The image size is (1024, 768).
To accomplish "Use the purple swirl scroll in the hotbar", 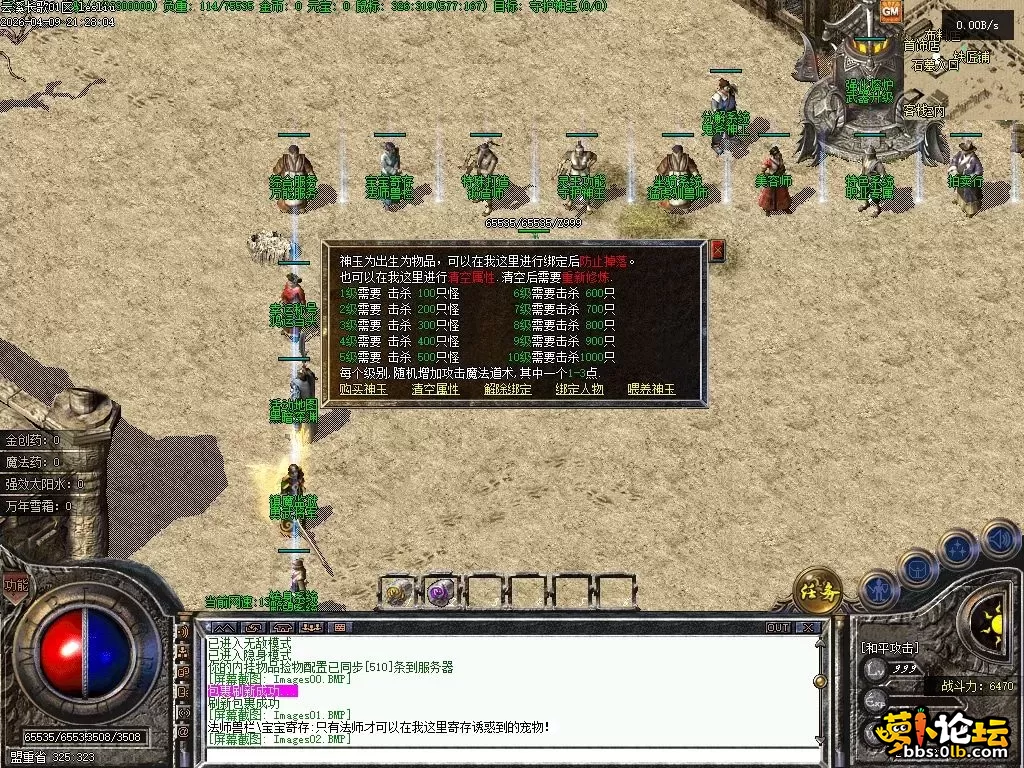I will coord(440,593).
